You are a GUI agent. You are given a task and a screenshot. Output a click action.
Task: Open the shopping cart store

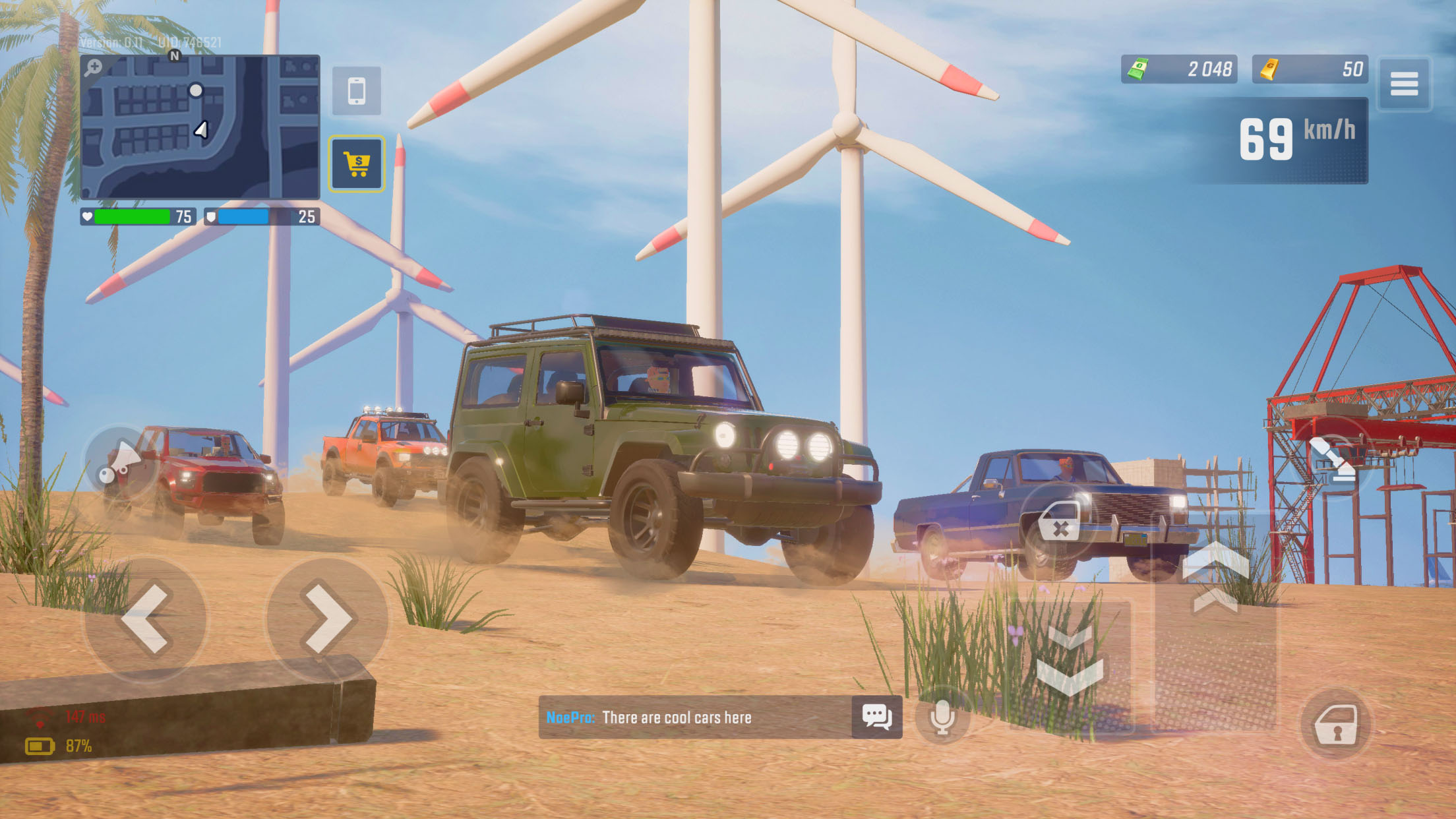357,164
